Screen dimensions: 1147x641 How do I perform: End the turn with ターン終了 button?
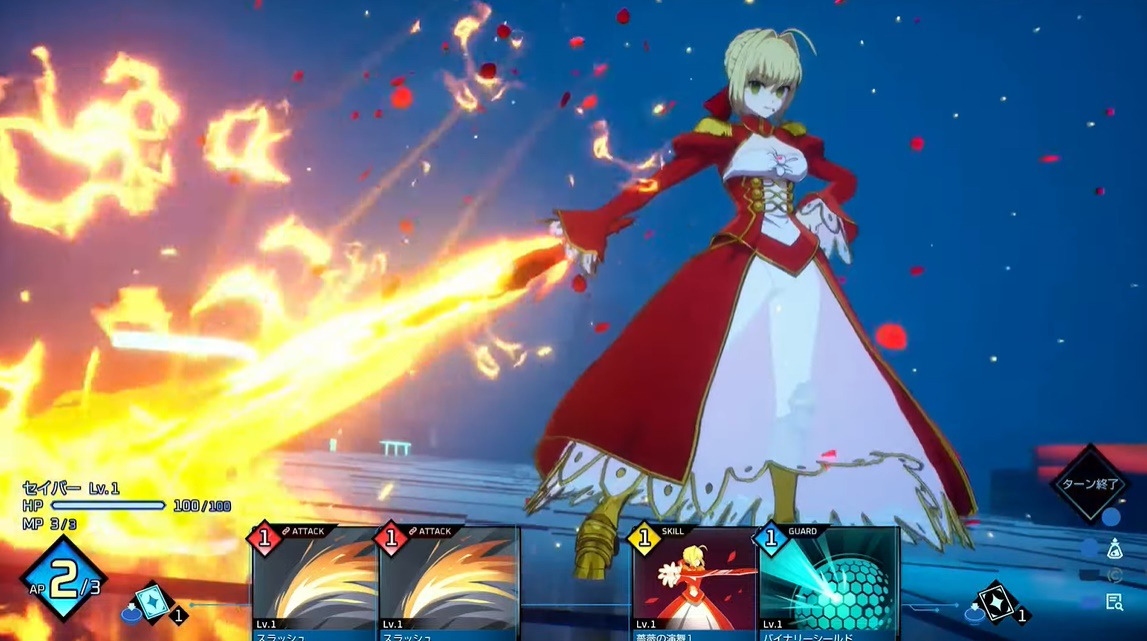1088,483
